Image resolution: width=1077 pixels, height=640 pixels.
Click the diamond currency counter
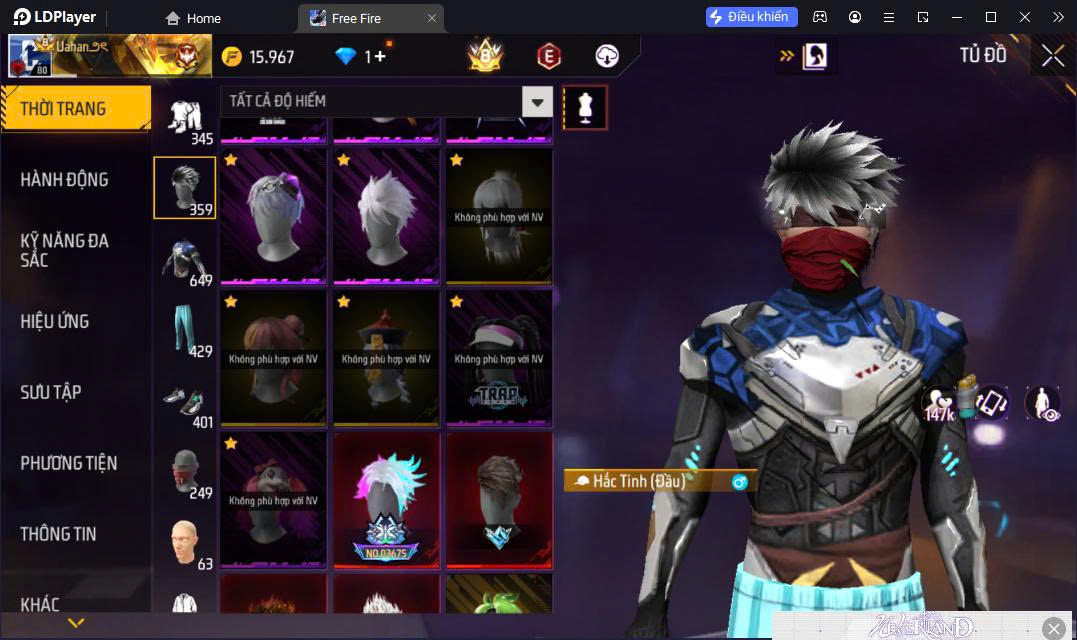pyautogui.click(x=361, y=57)
